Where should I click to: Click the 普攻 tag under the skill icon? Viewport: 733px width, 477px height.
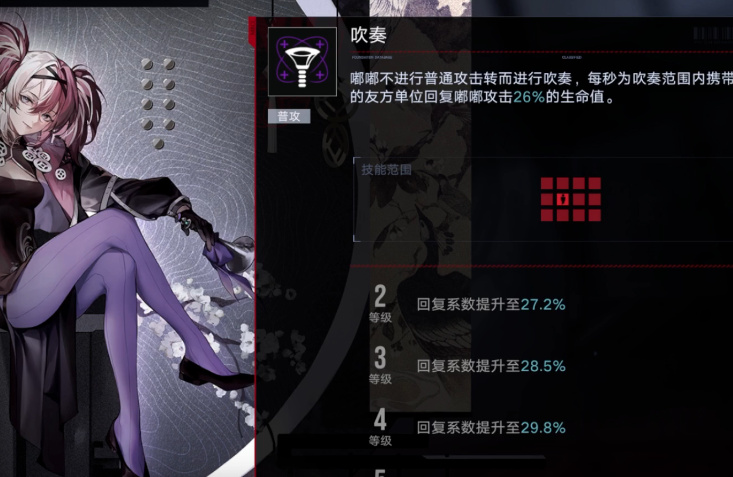point(289,116)
